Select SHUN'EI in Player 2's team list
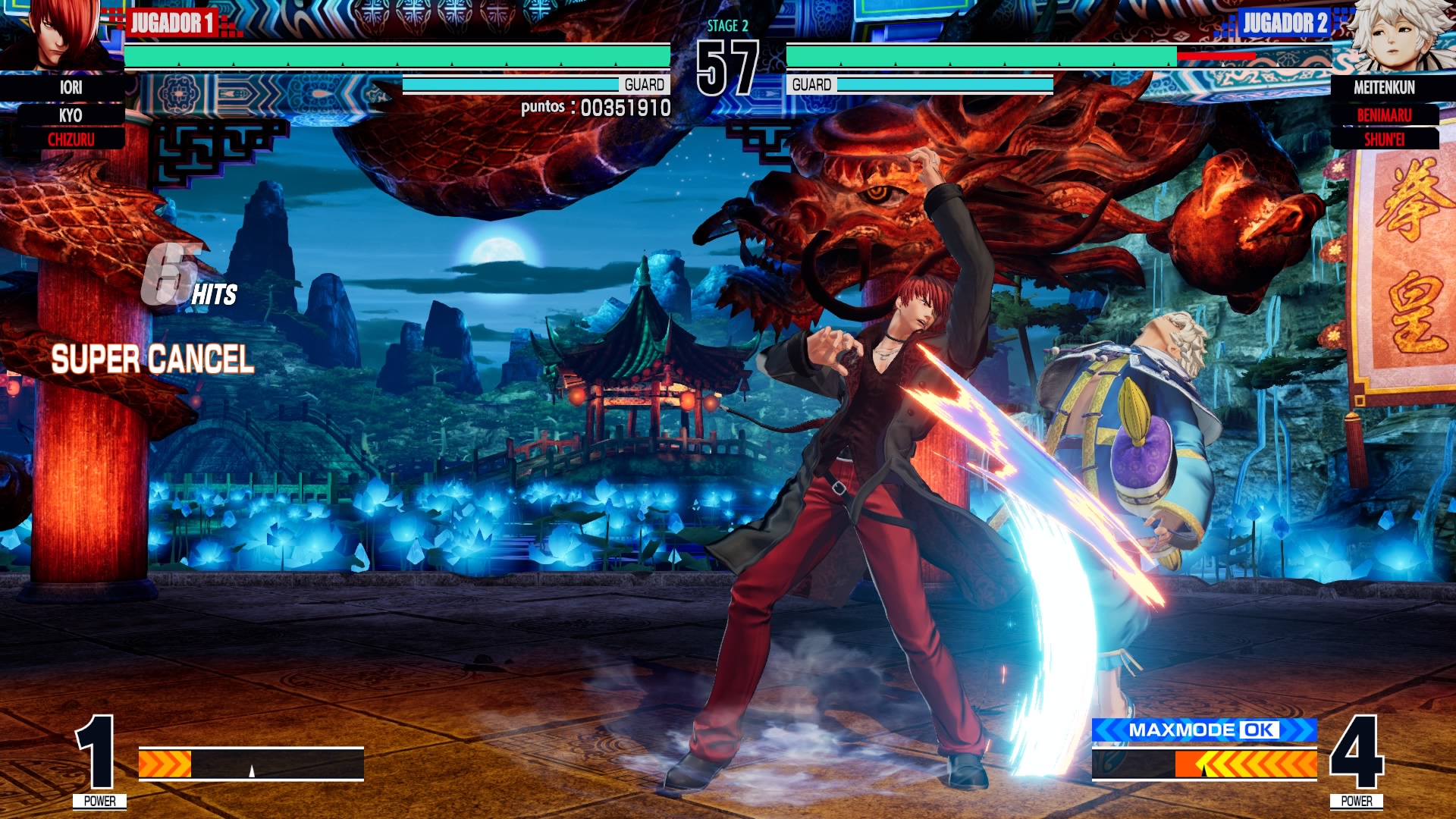The image size is (1456, 819). (x=1384, y=140)
